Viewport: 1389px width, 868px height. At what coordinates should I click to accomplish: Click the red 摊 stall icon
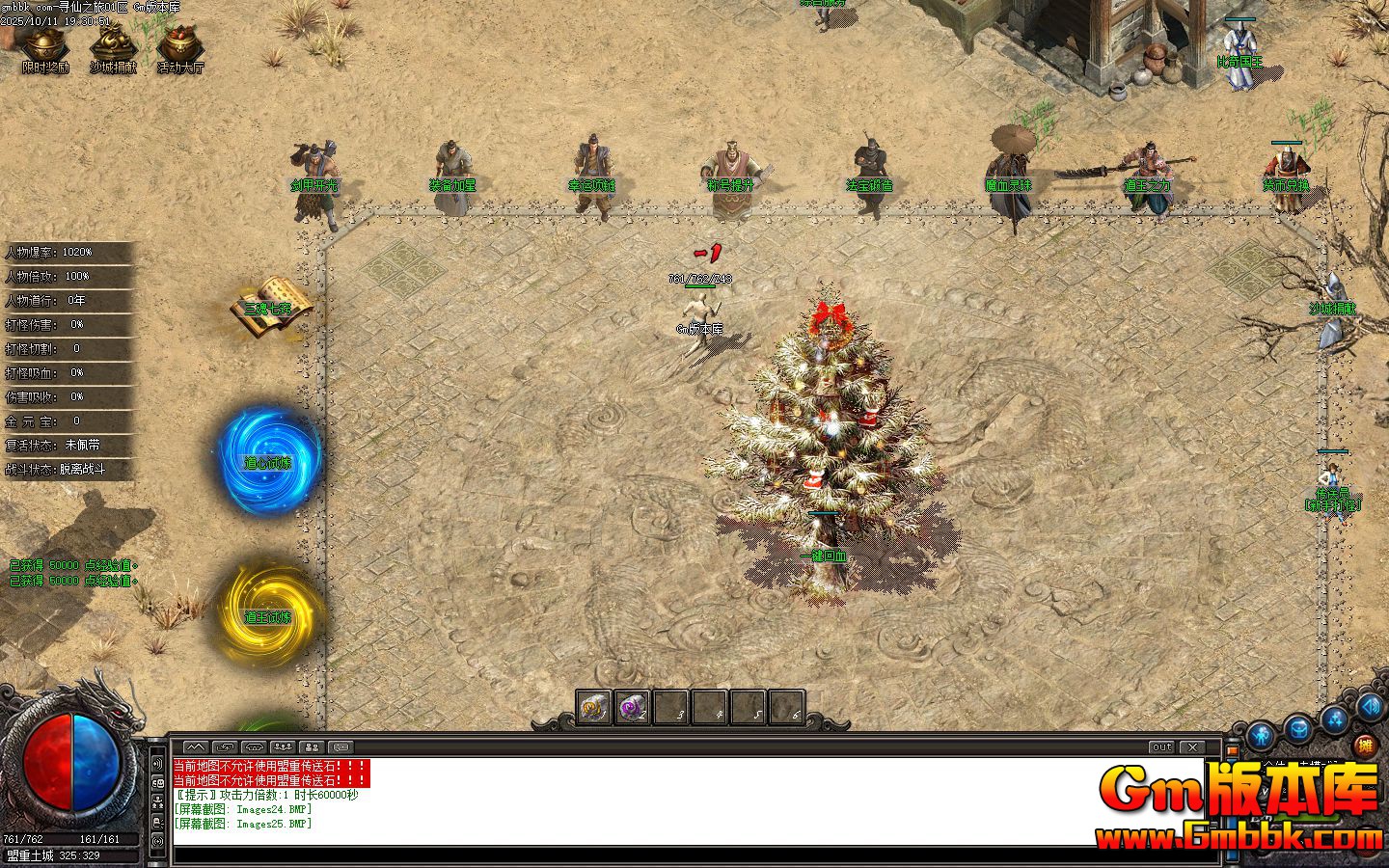[1364, 744]
